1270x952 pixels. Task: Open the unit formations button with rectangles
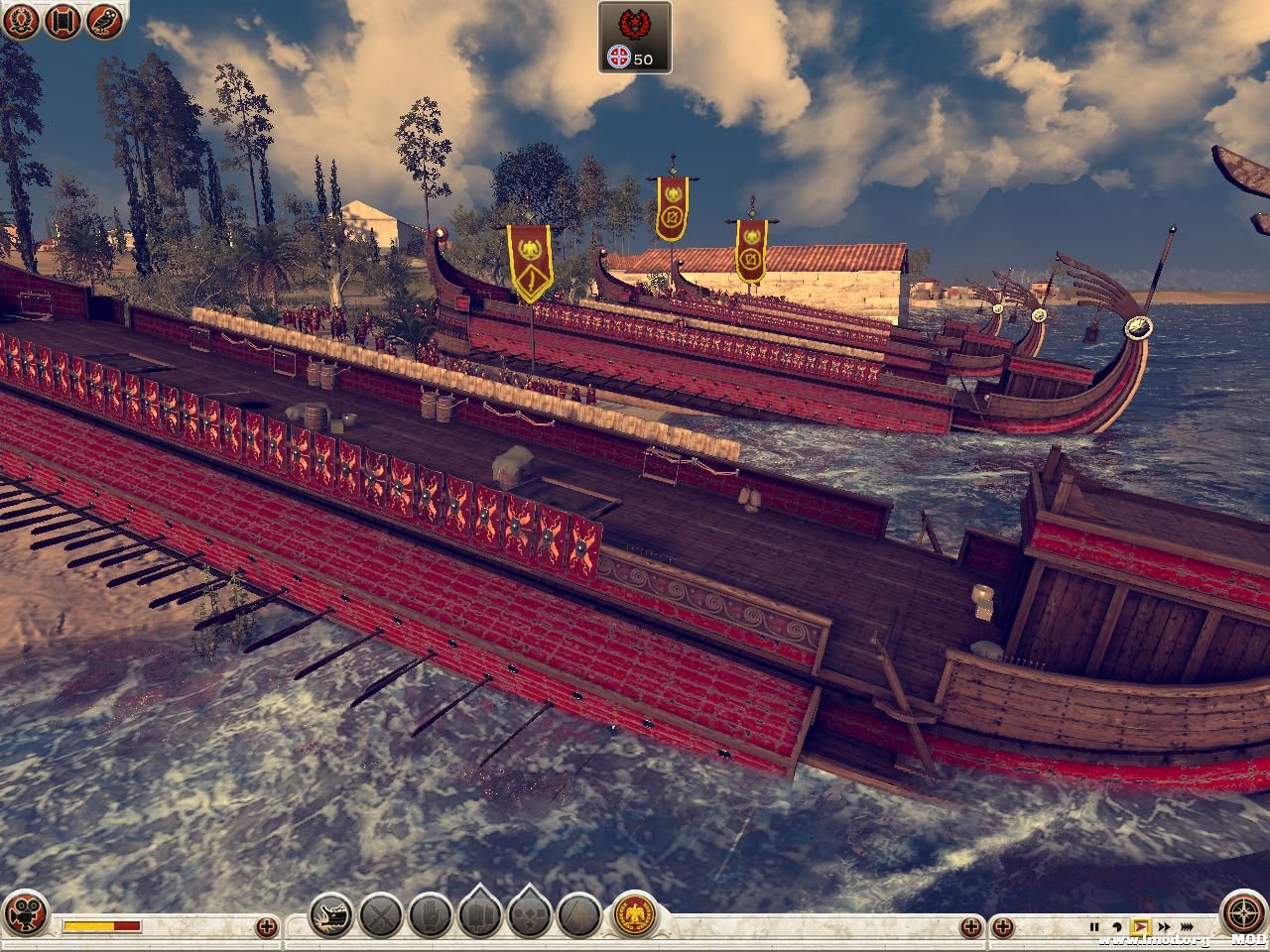479,913
